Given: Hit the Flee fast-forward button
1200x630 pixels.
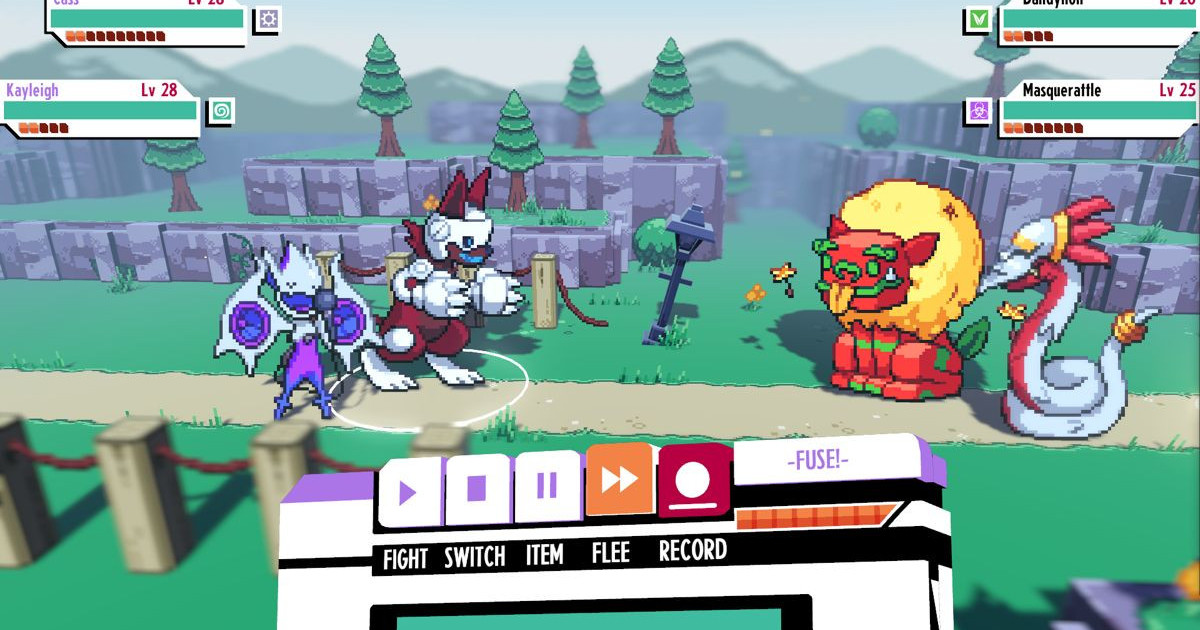Looking at the screenshot, I should (x=619, y=480).
